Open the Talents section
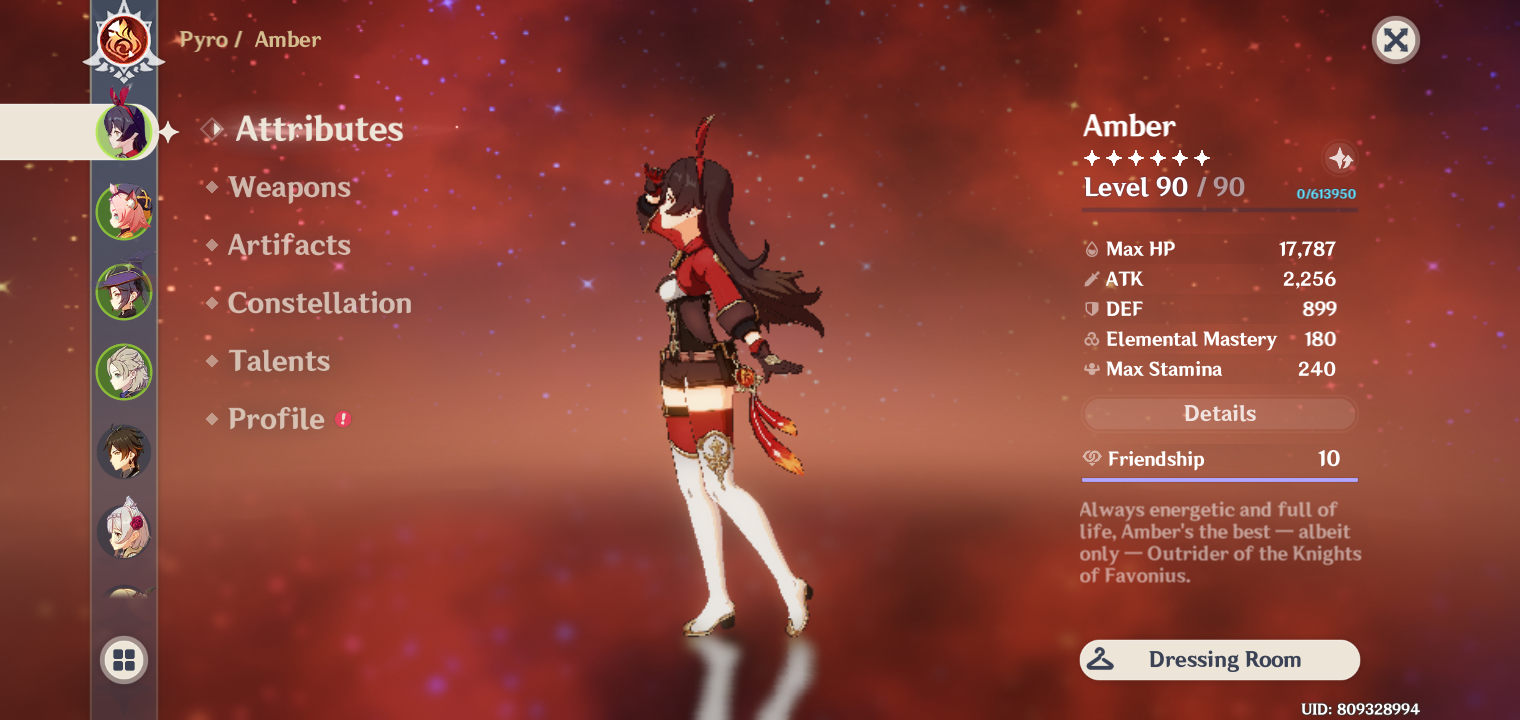 [x=279, y=361]
